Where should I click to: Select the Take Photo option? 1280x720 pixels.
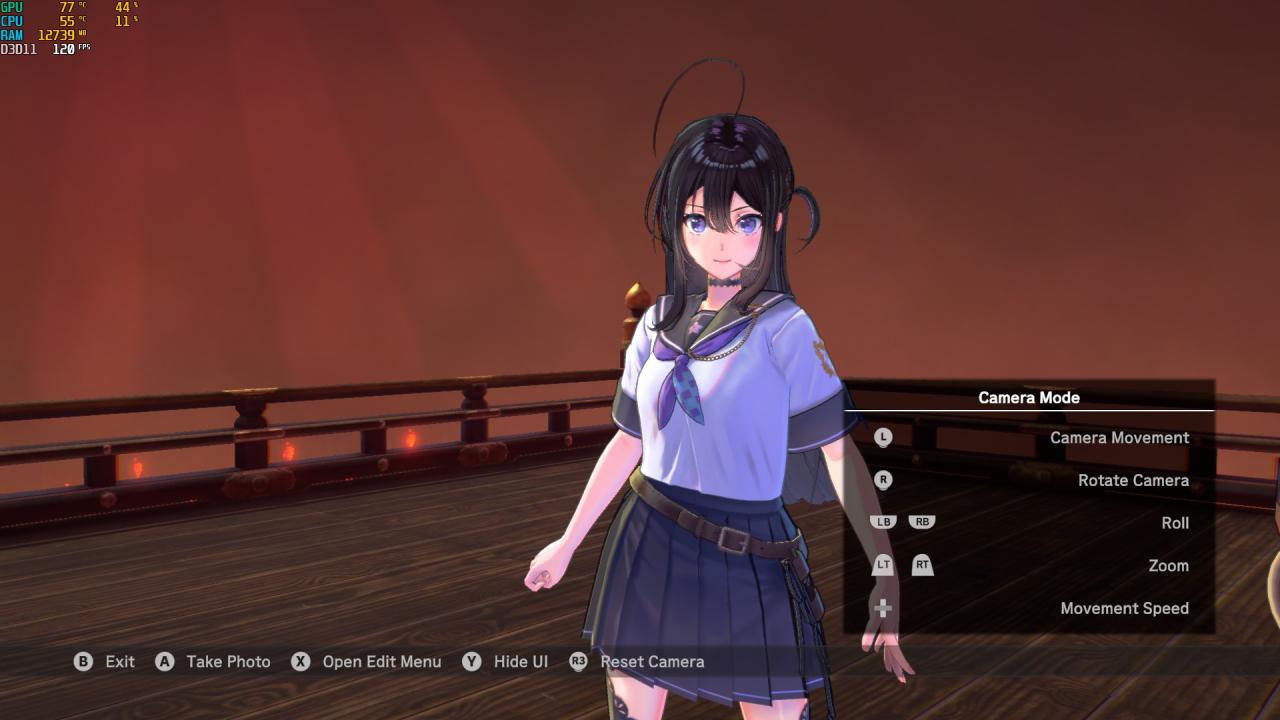228,662
